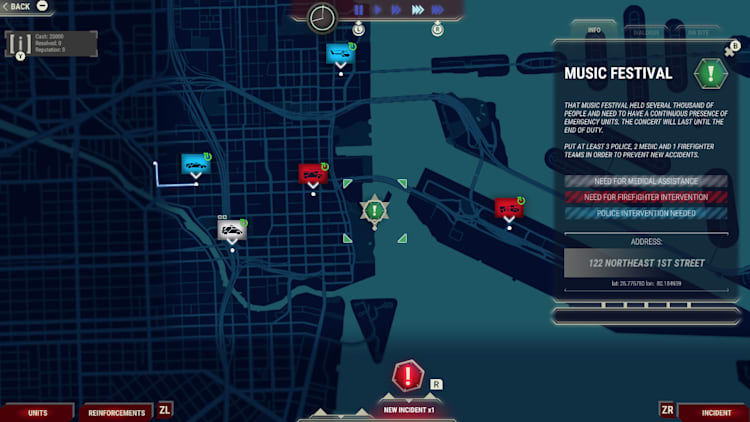Select the white police car unit marker
This screenshot has height=422, width=750.
click(232, 231)
